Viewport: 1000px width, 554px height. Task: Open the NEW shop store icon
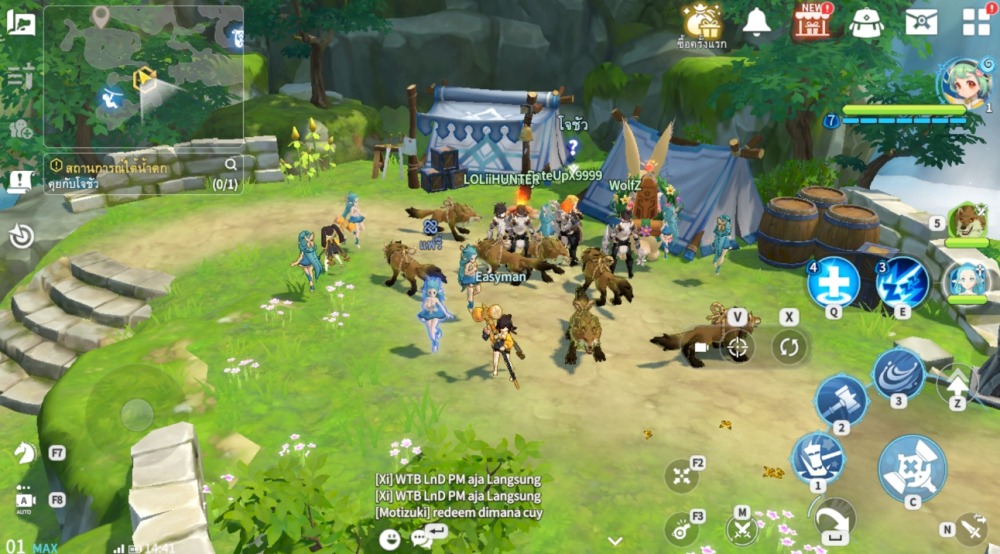coord(813,22)
